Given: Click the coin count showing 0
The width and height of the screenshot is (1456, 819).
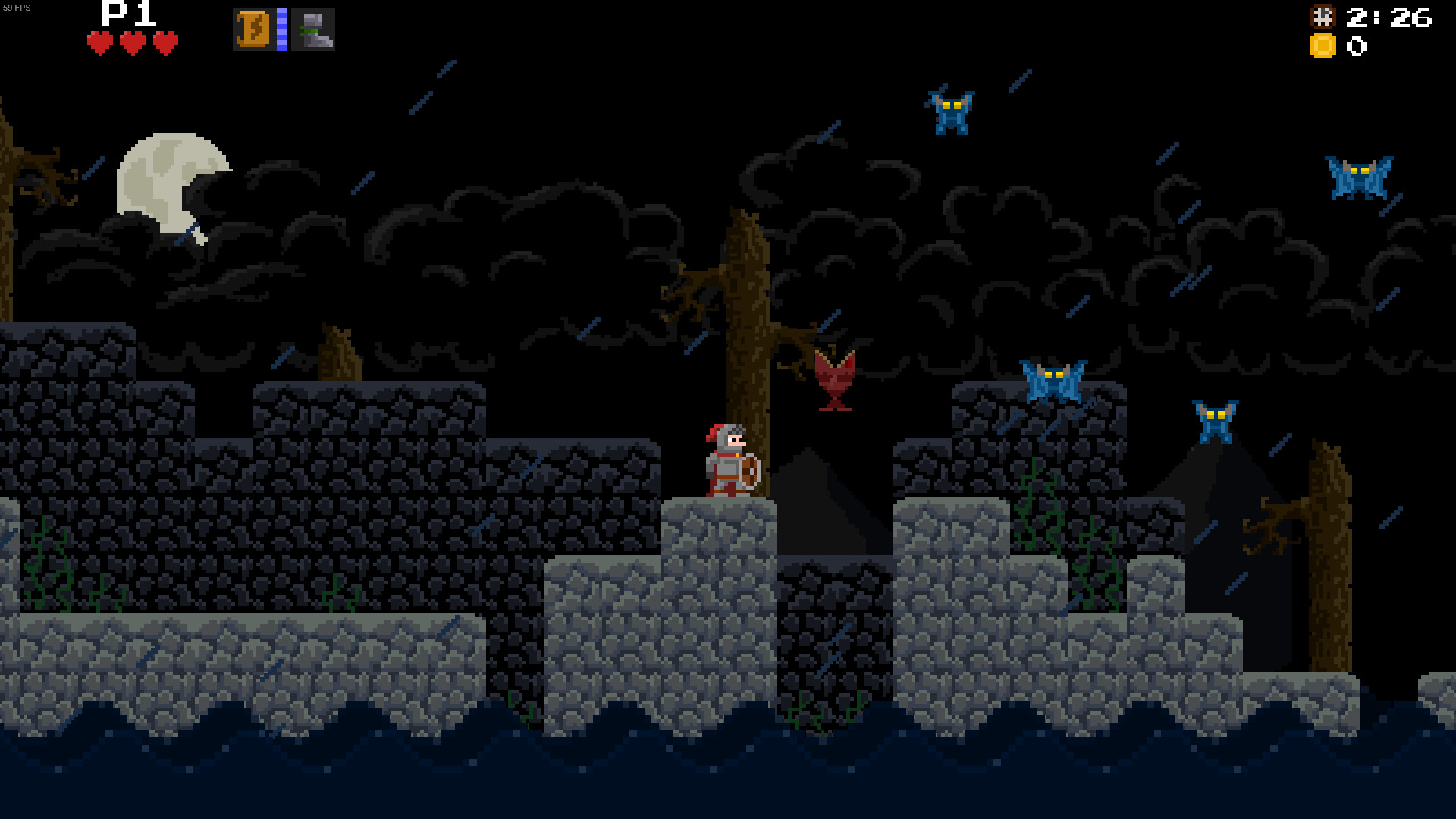Looking at the screenshot, I should click(1356, 47).
